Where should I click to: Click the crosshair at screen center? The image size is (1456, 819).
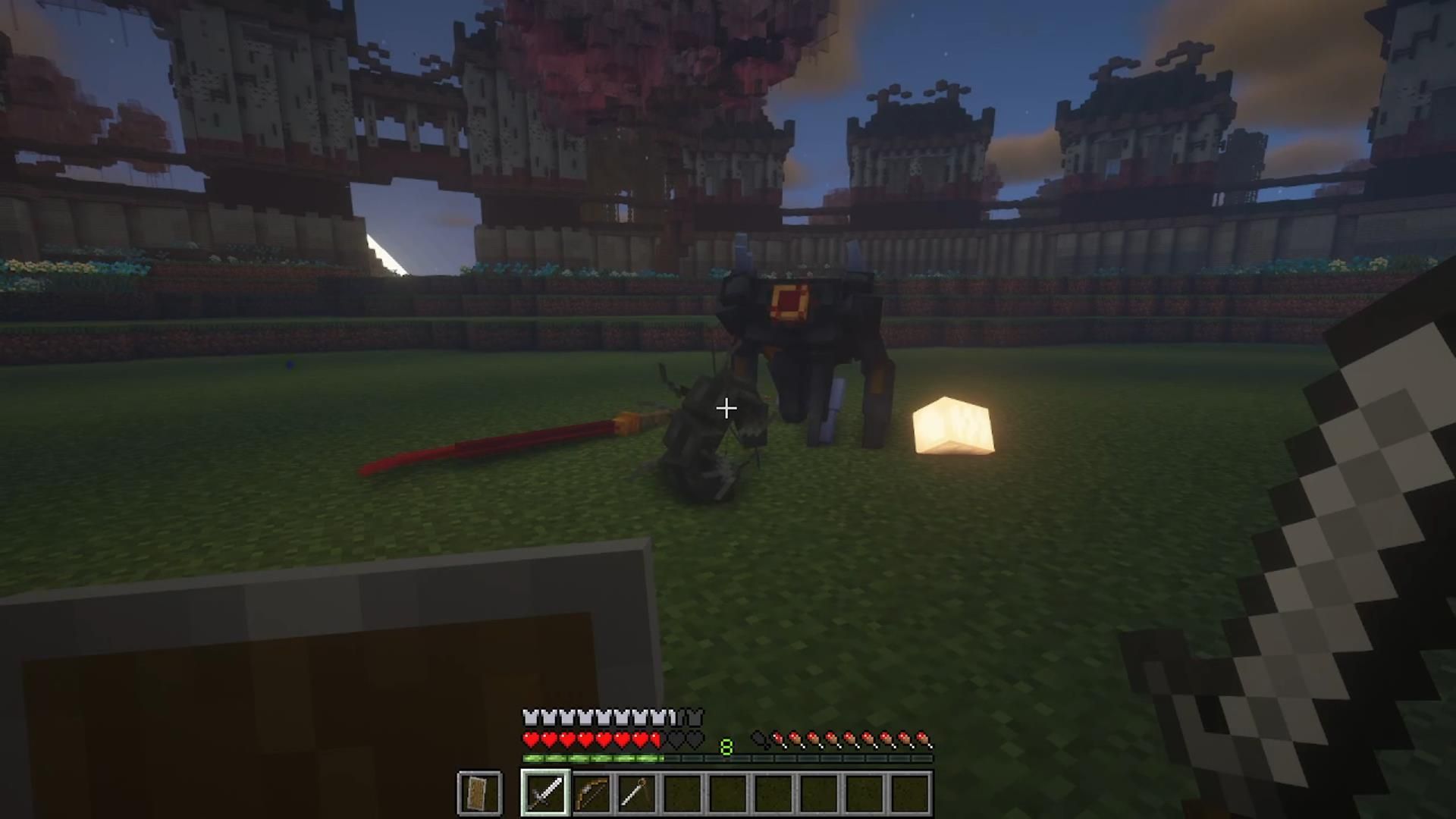click(726, 409)
